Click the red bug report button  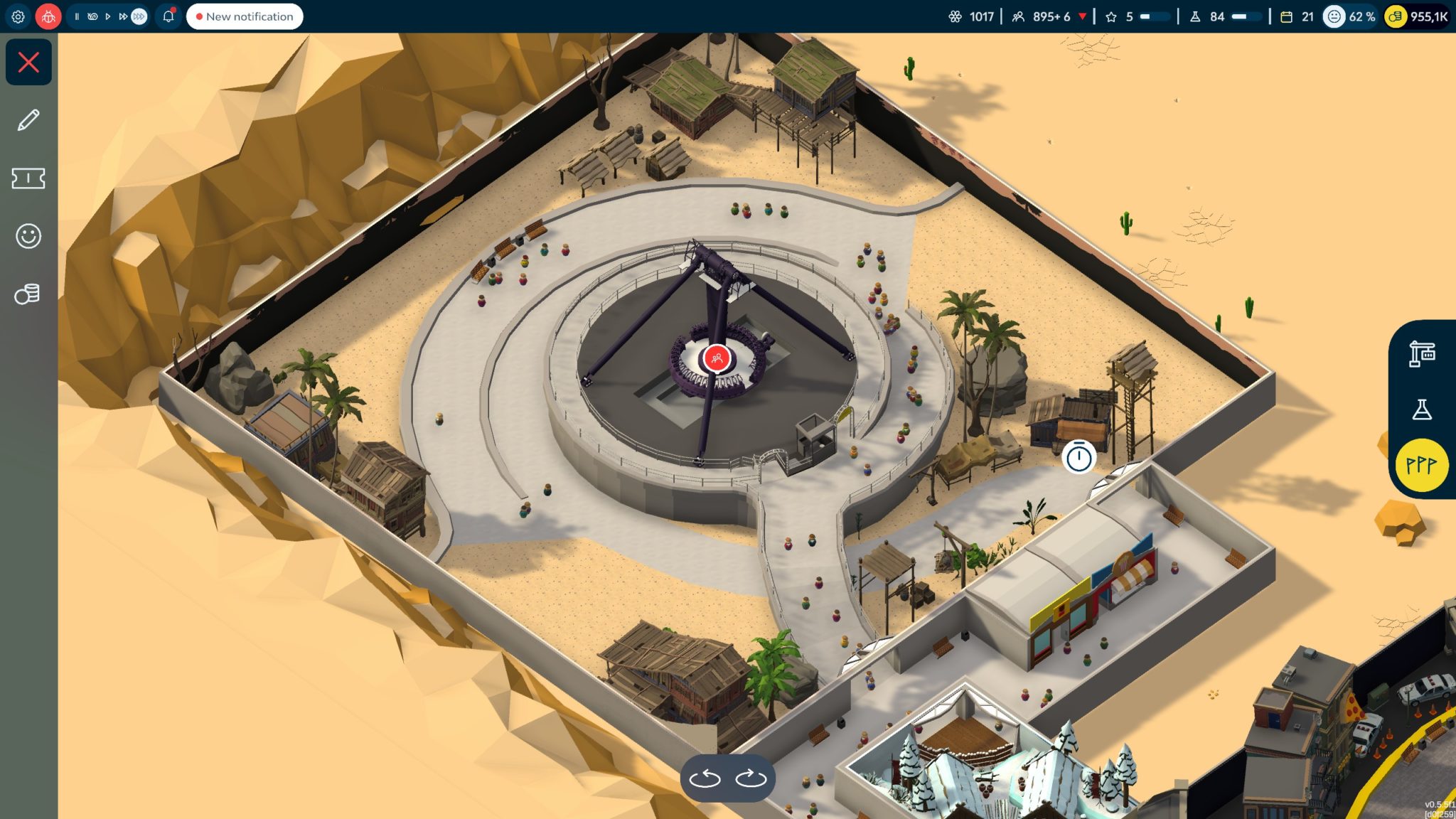coord(48,16)
